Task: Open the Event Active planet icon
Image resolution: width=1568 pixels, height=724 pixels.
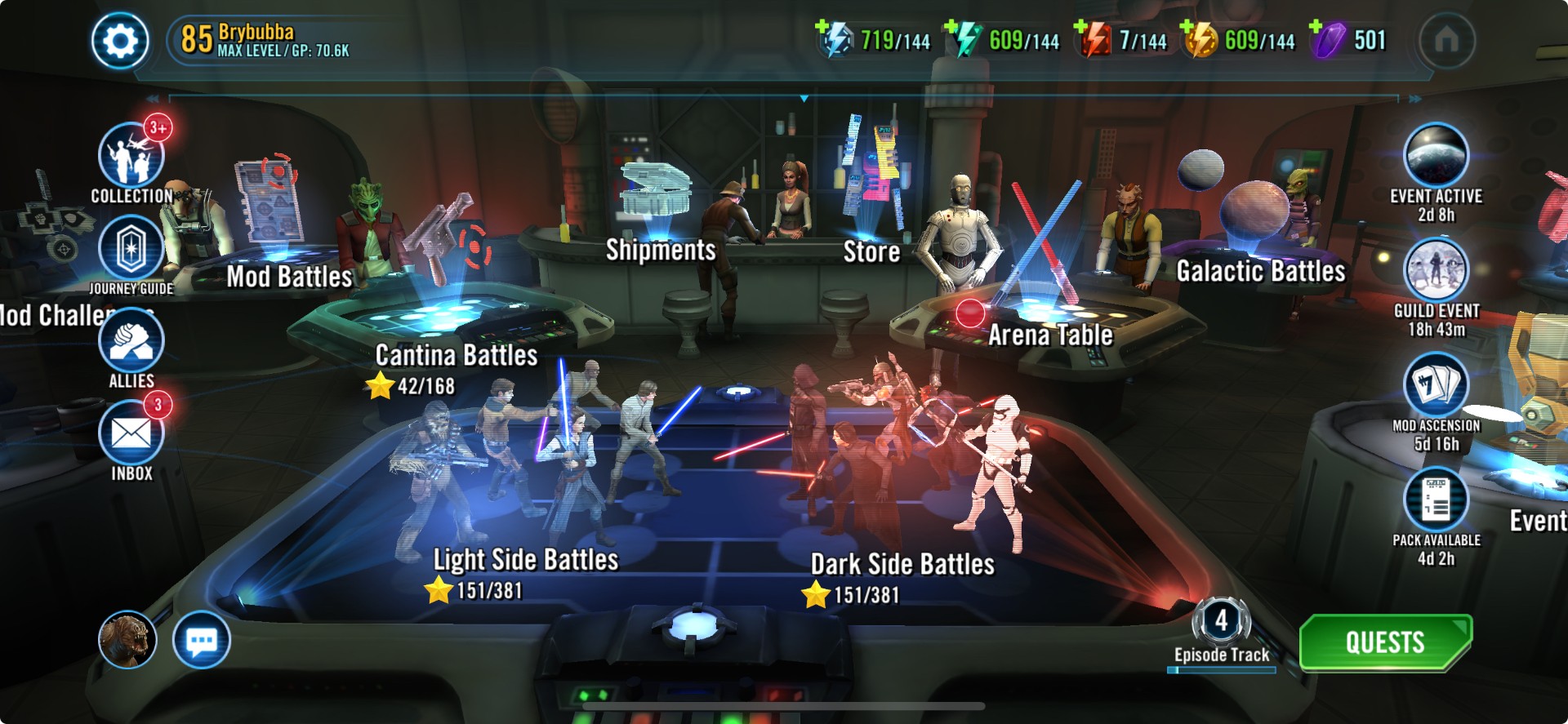Action: 1436,155
